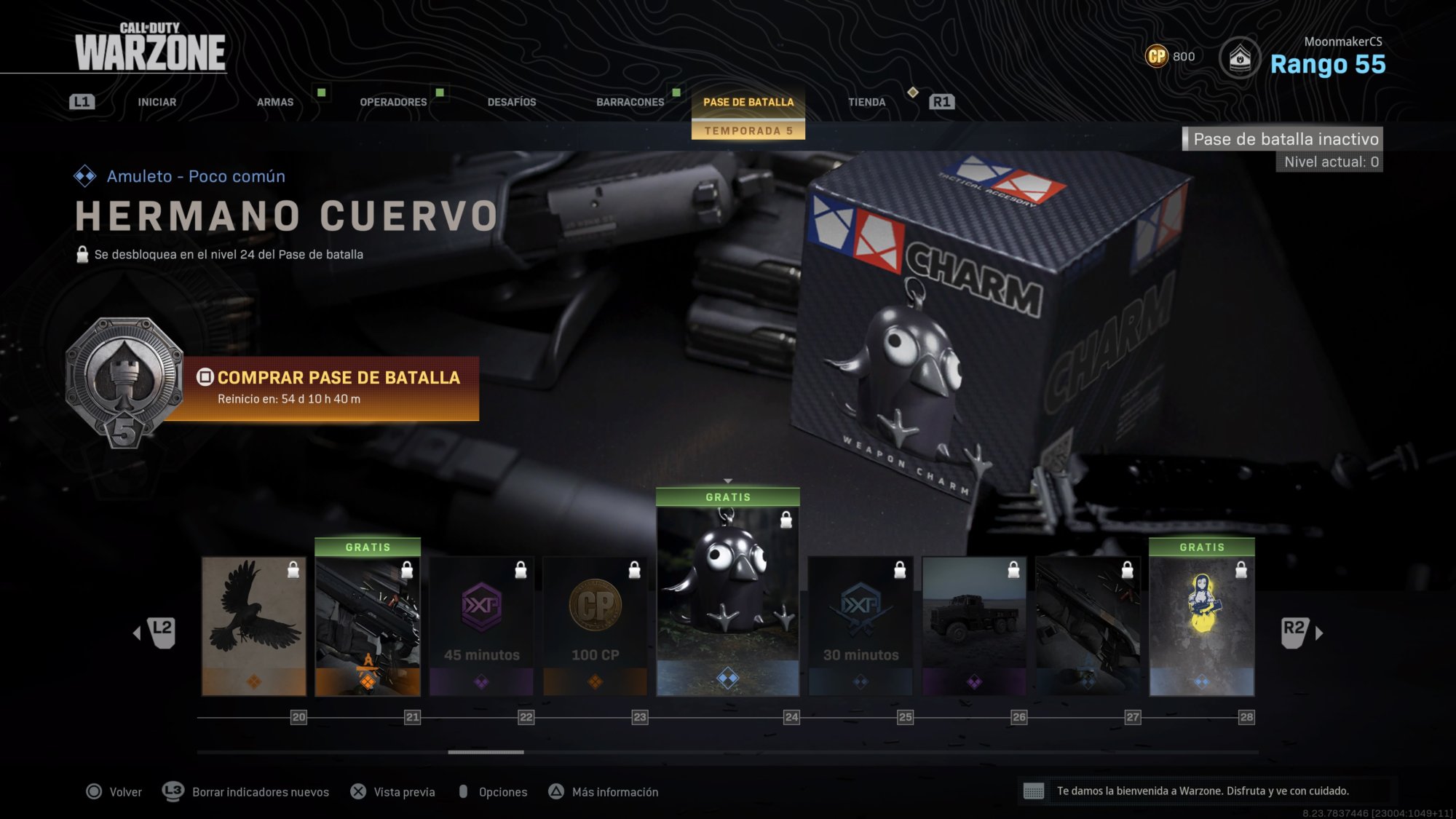The height and width of the screenshot is (819, 1456).
Task: Click the CP currency balance icon
Action: point(1157,56)
